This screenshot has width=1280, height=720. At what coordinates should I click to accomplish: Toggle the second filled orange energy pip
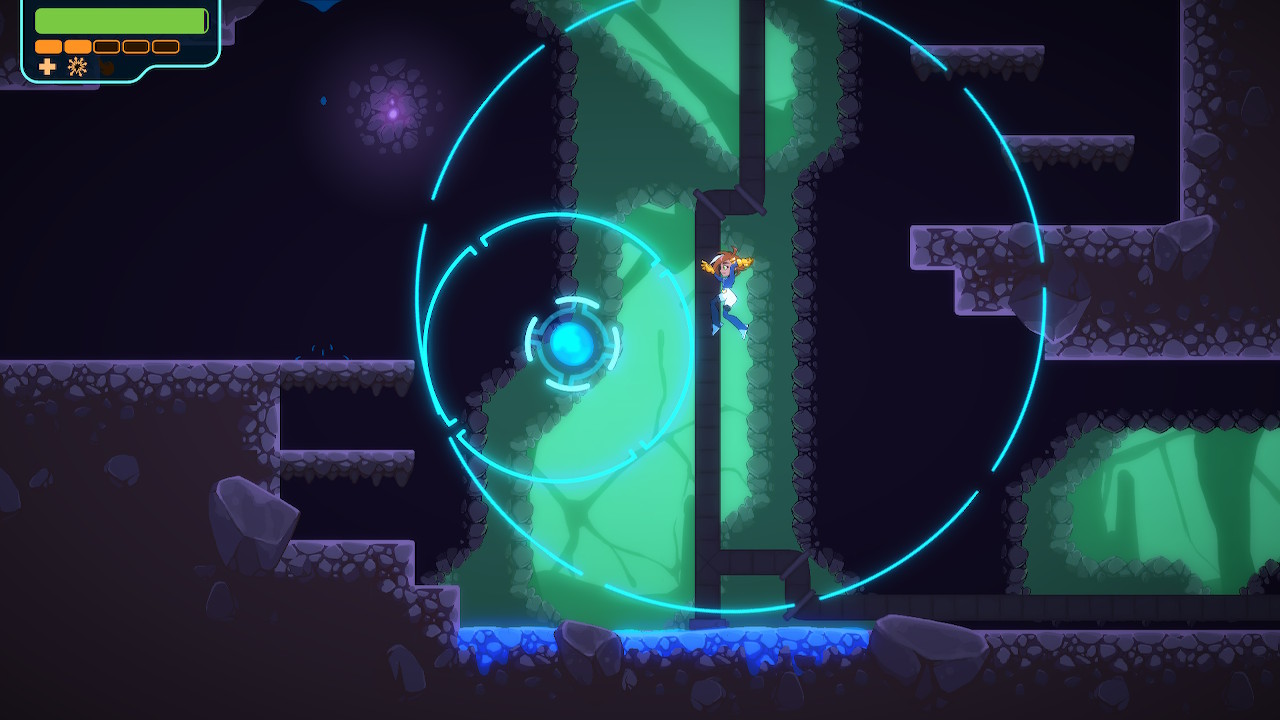click(x=78, y=46)
